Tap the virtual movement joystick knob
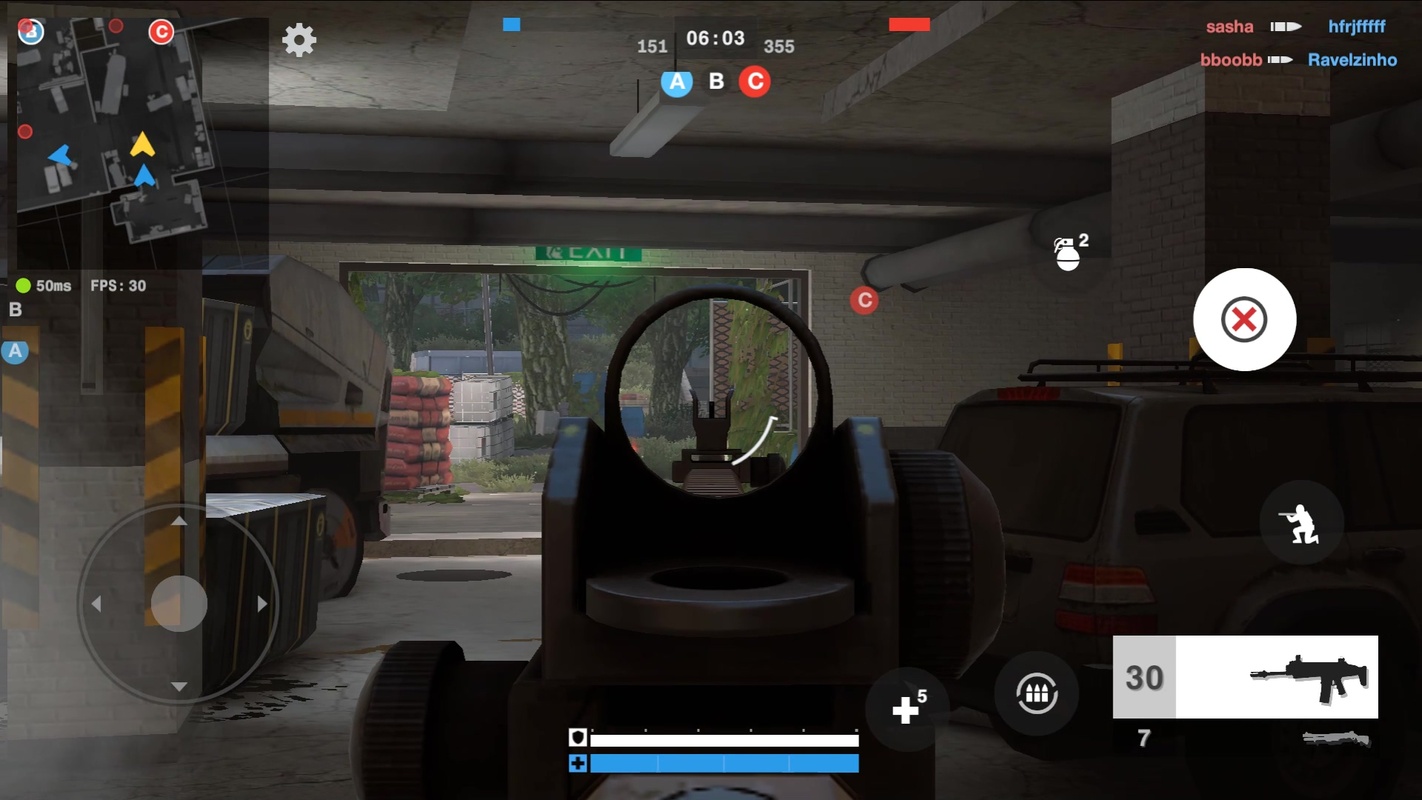The height and width of the screenshot is (800, 1422). click(x=179, y=603)
